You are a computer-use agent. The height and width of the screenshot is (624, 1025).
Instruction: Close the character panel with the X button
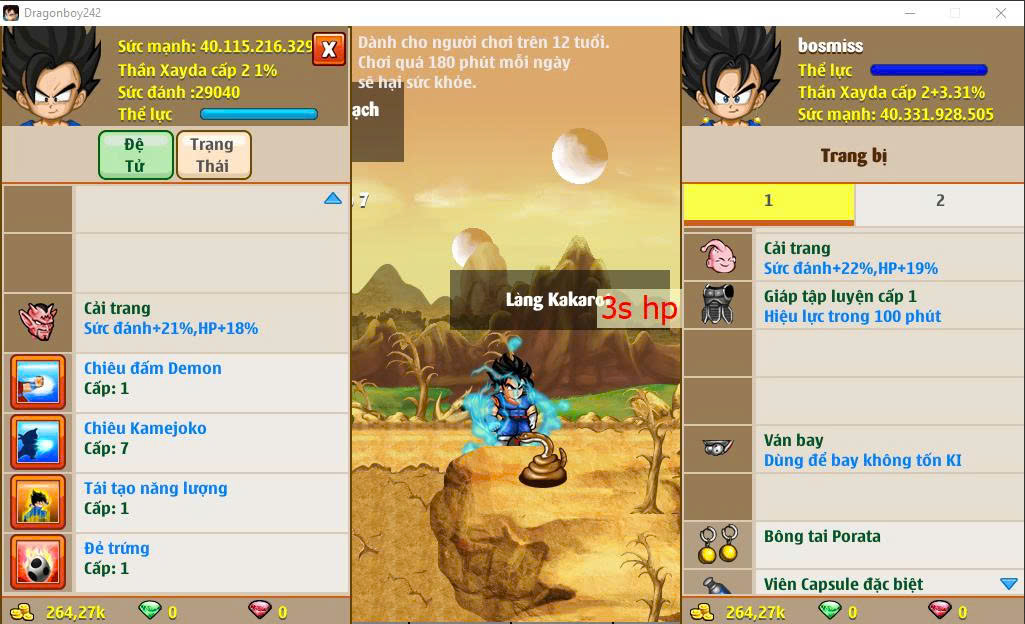pos(329,49)
